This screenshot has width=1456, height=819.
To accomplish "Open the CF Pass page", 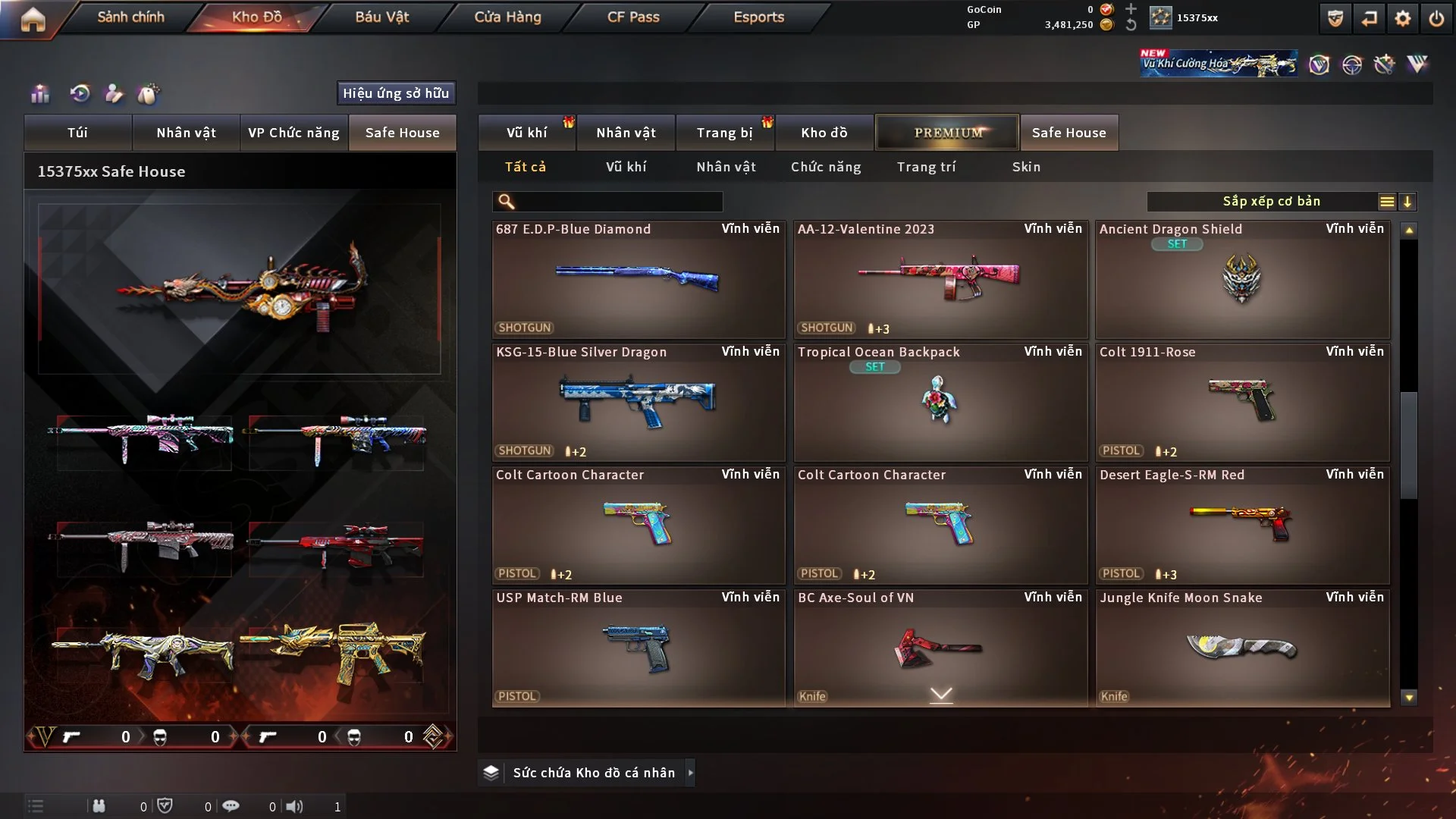I will [633, 17].
